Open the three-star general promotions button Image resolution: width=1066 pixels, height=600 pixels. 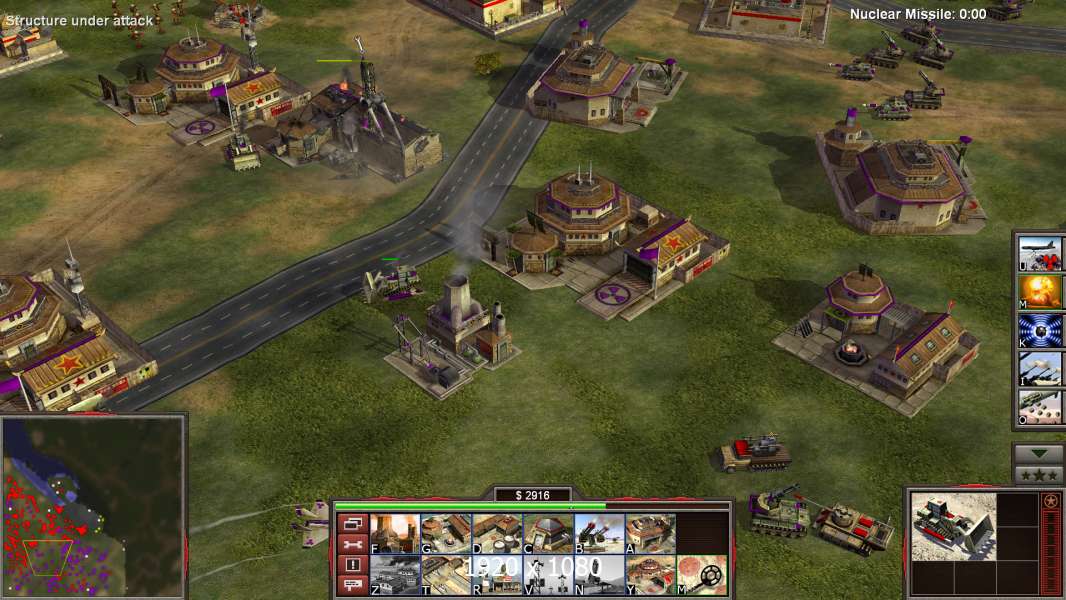coord(1038,475)
